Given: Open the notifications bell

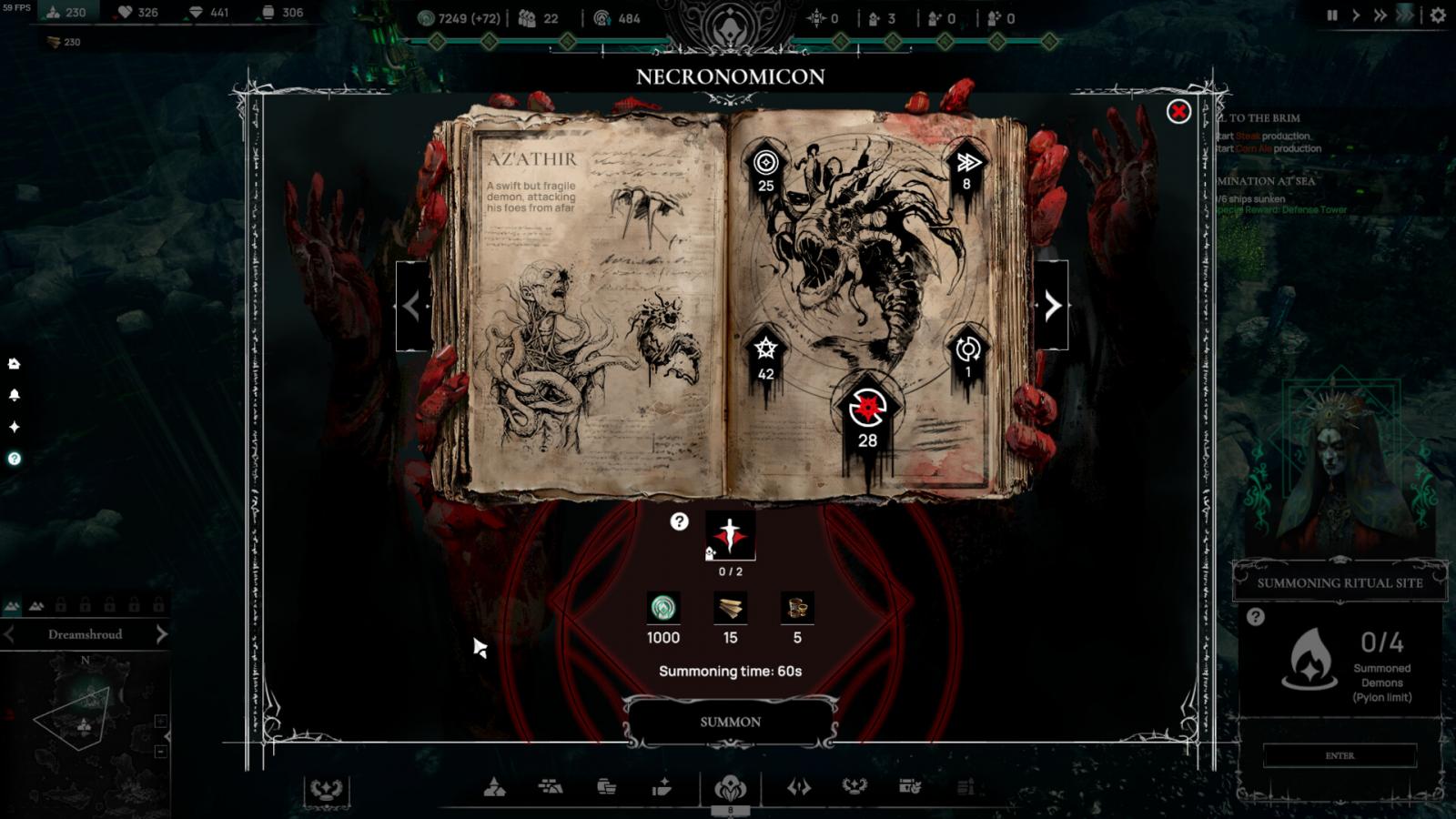Looking at the screenshot, I should (x=14, y=395).
